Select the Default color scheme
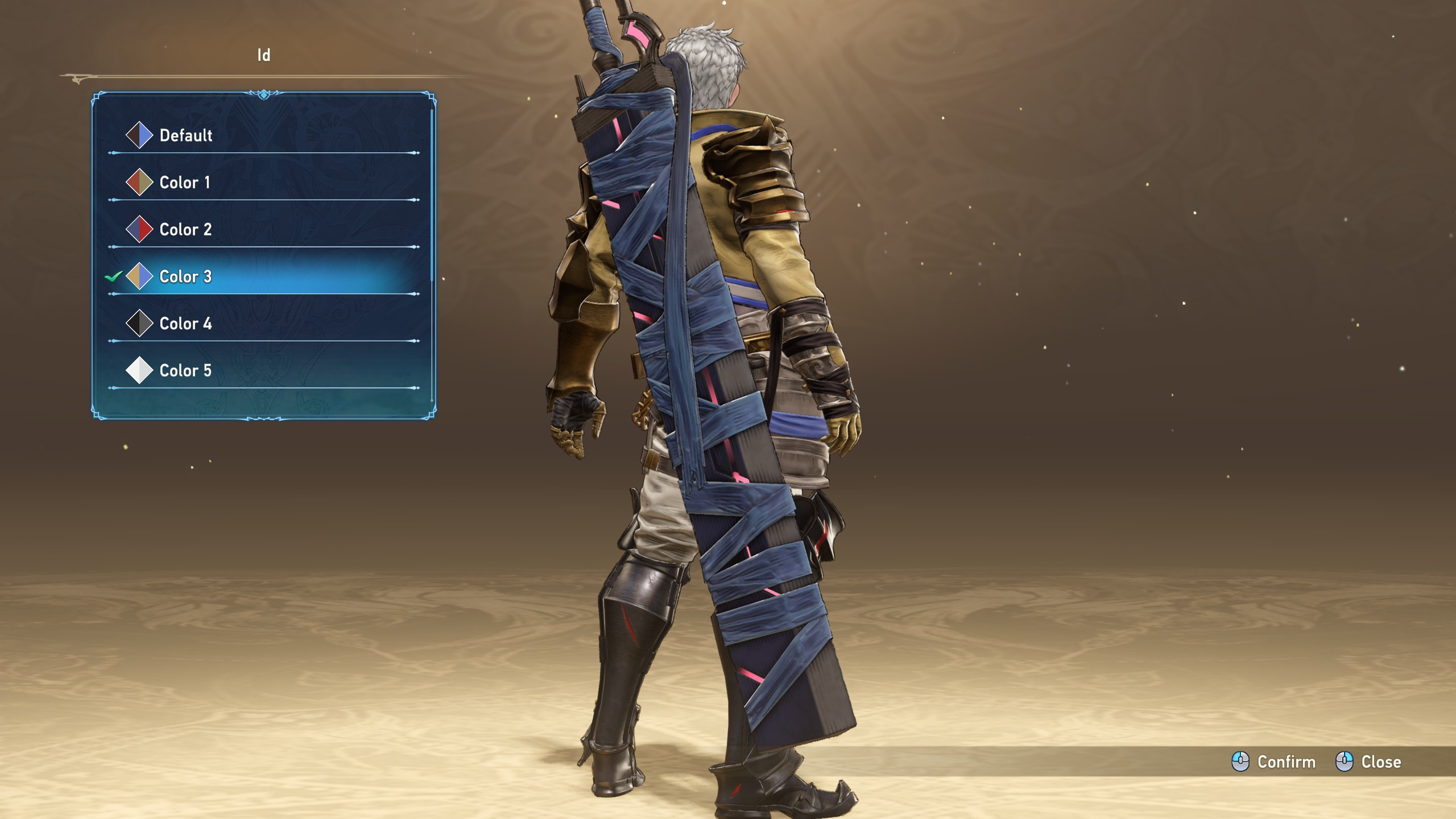 pos(185,135)
